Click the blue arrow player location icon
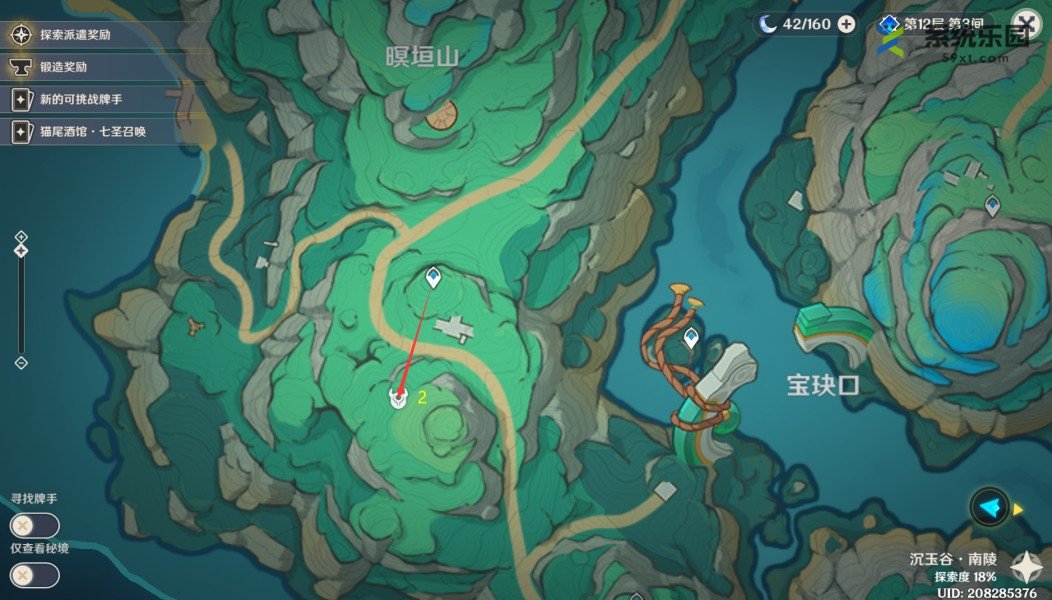Screen dimensions: 1052x600 989,508
